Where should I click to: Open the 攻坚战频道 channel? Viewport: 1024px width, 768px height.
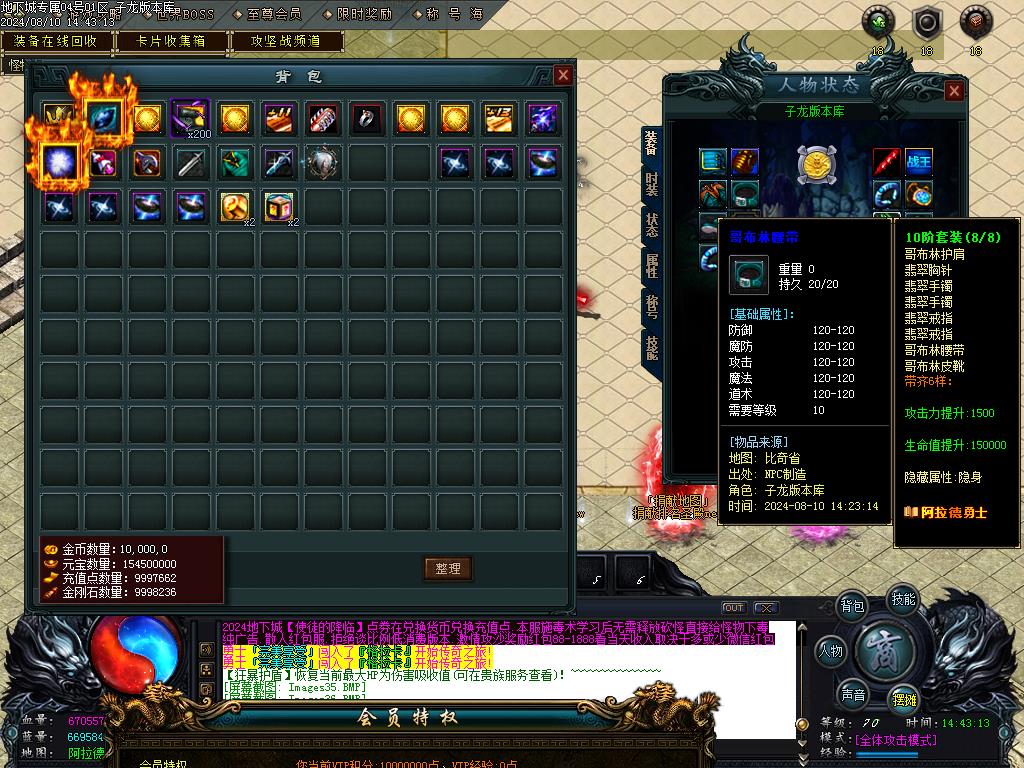tap(286, 41)
